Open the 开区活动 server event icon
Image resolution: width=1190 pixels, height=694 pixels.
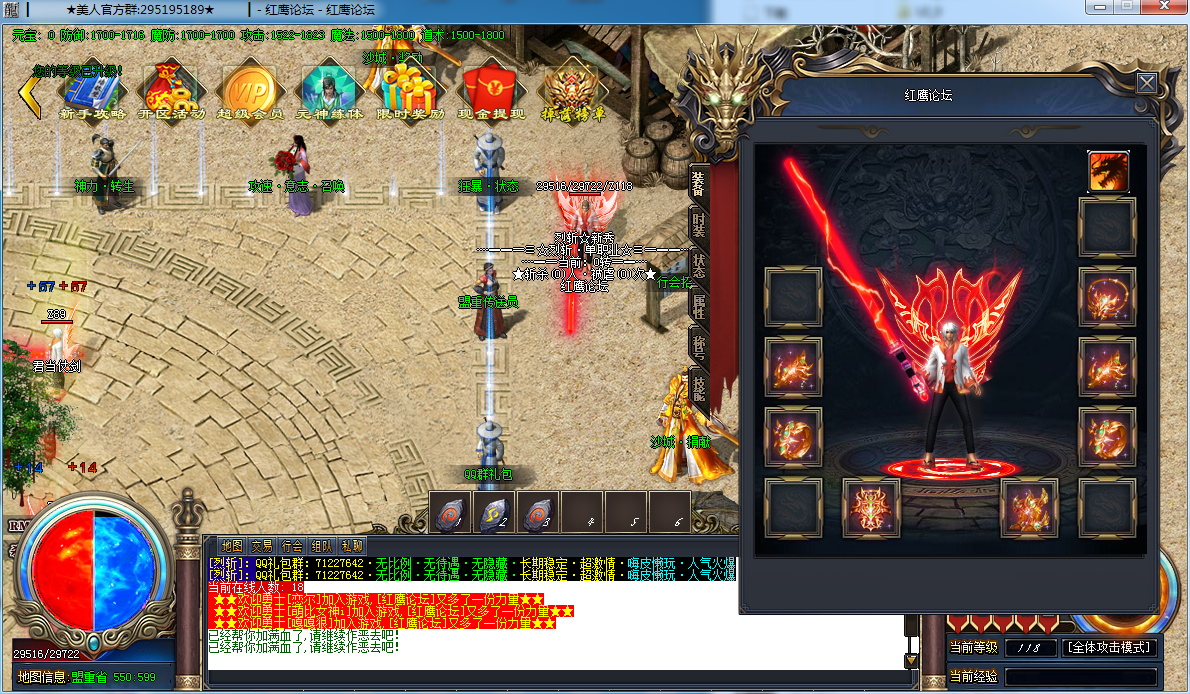pos(169,91)
